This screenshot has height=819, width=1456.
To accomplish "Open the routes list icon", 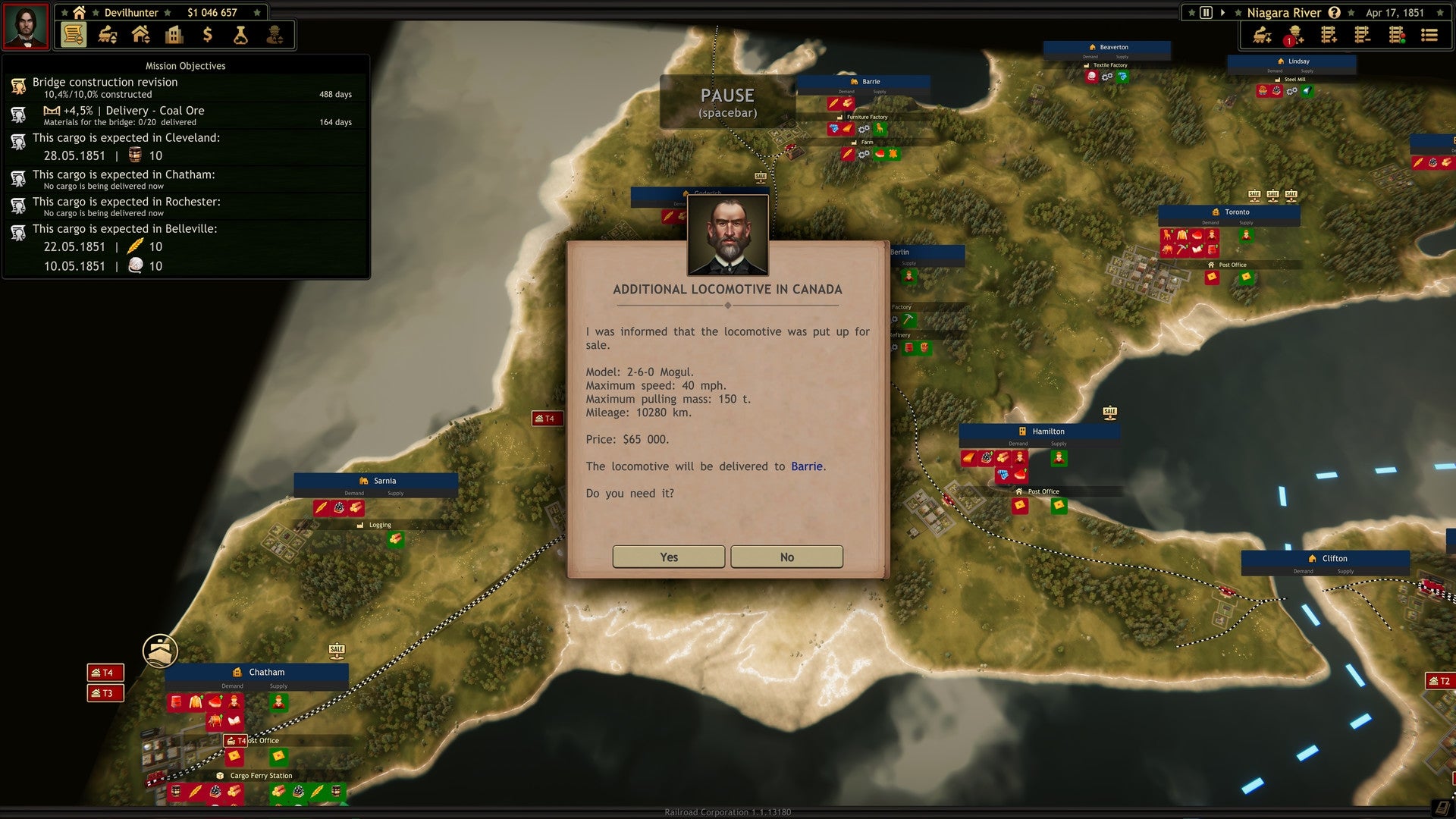I will (1429, 34).
